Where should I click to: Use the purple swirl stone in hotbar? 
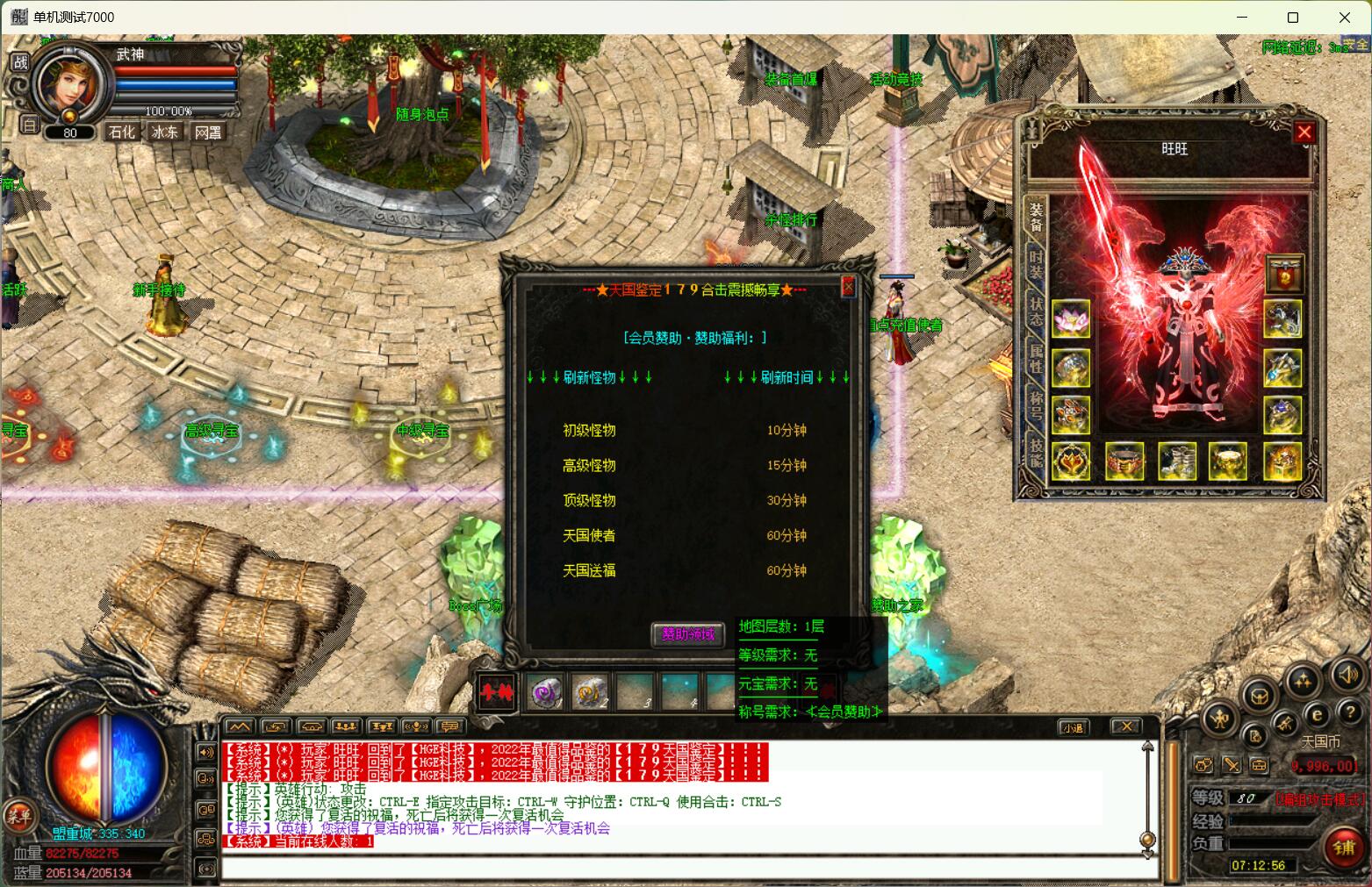[x=545, y=693]
